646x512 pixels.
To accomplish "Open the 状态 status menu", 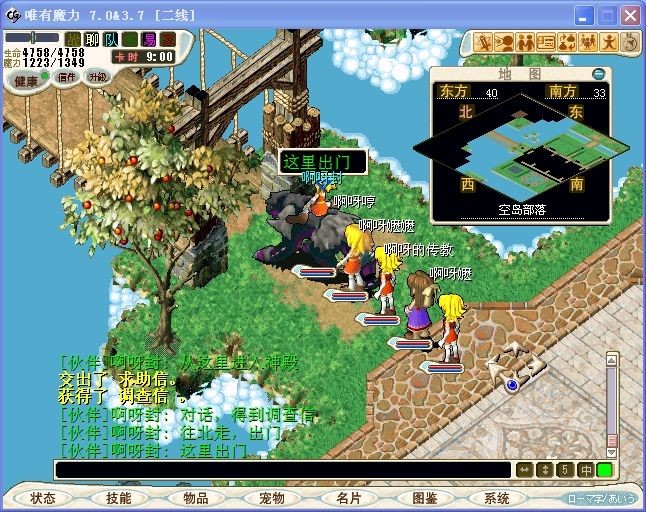I will [x=42, y=497].
